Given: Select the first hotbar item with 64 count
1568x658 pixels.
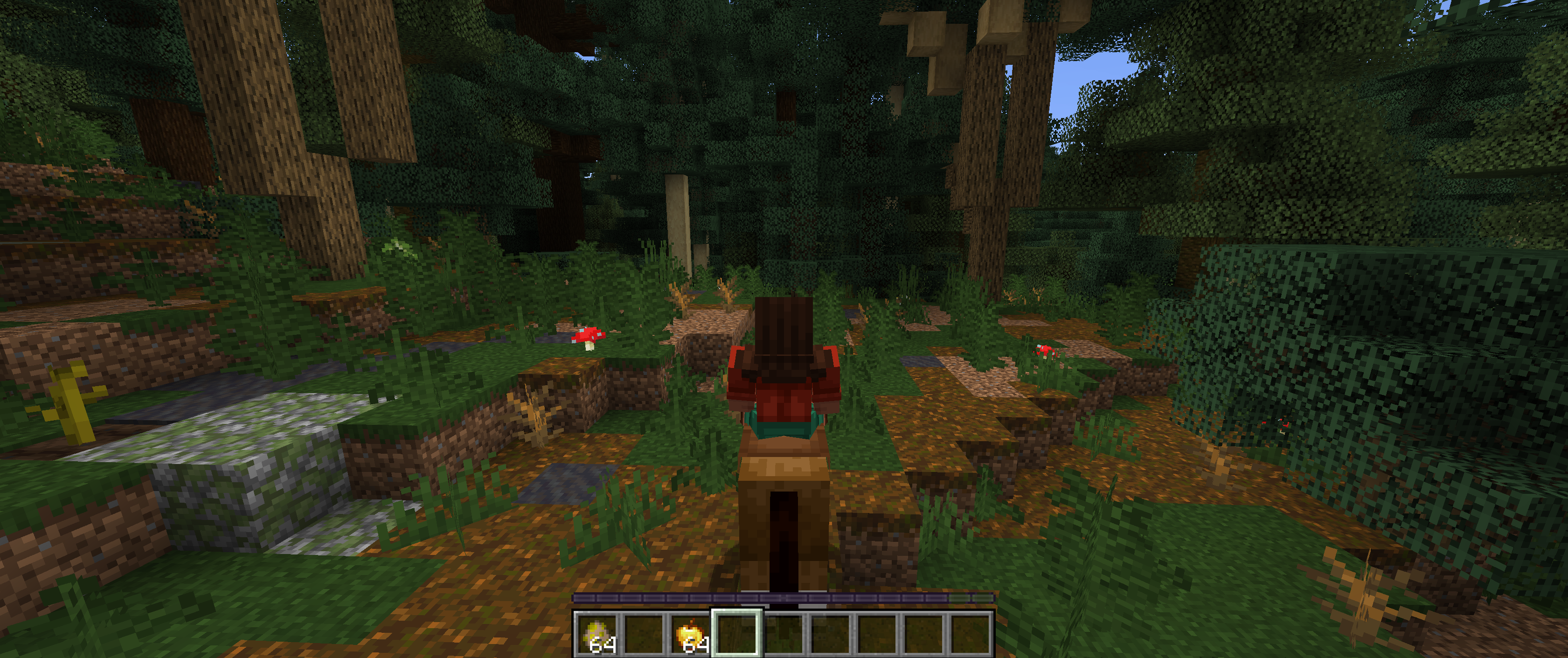Looking at the screenshot, I should [x=598, y=634].
